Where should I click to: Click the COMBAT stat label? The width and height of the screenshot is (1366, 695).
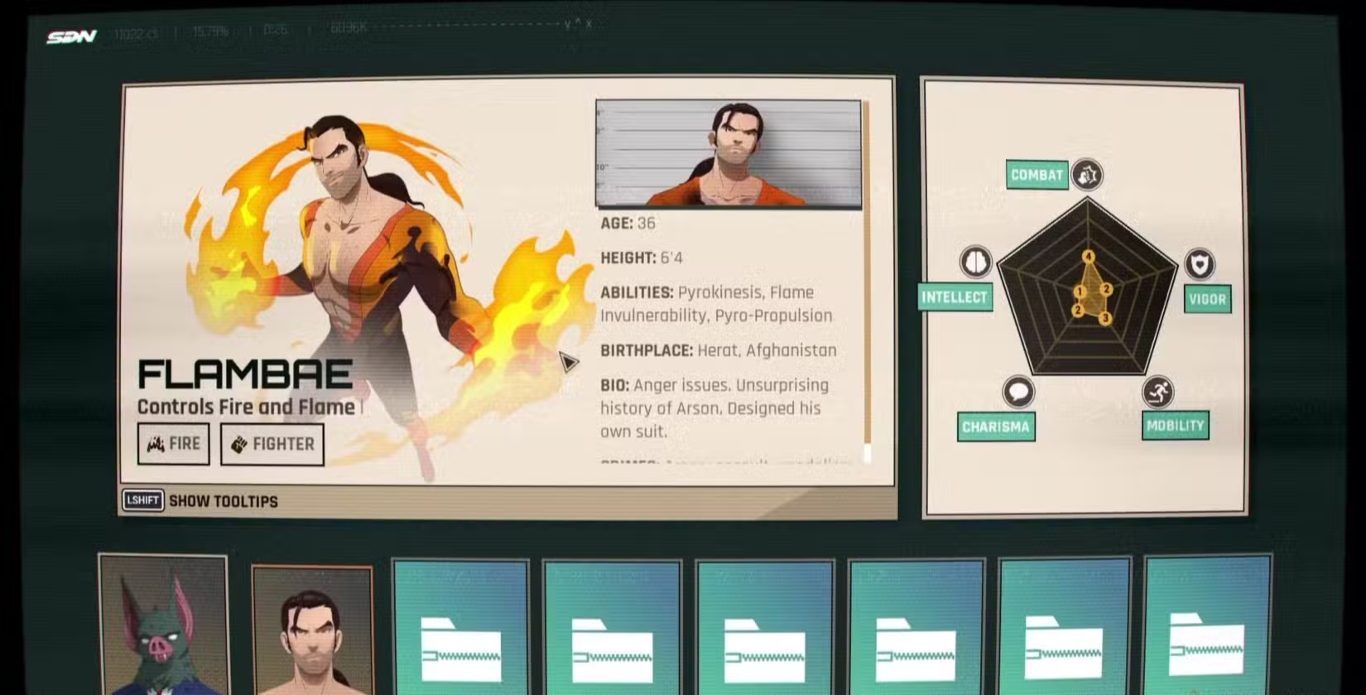tap(1037, 175)
